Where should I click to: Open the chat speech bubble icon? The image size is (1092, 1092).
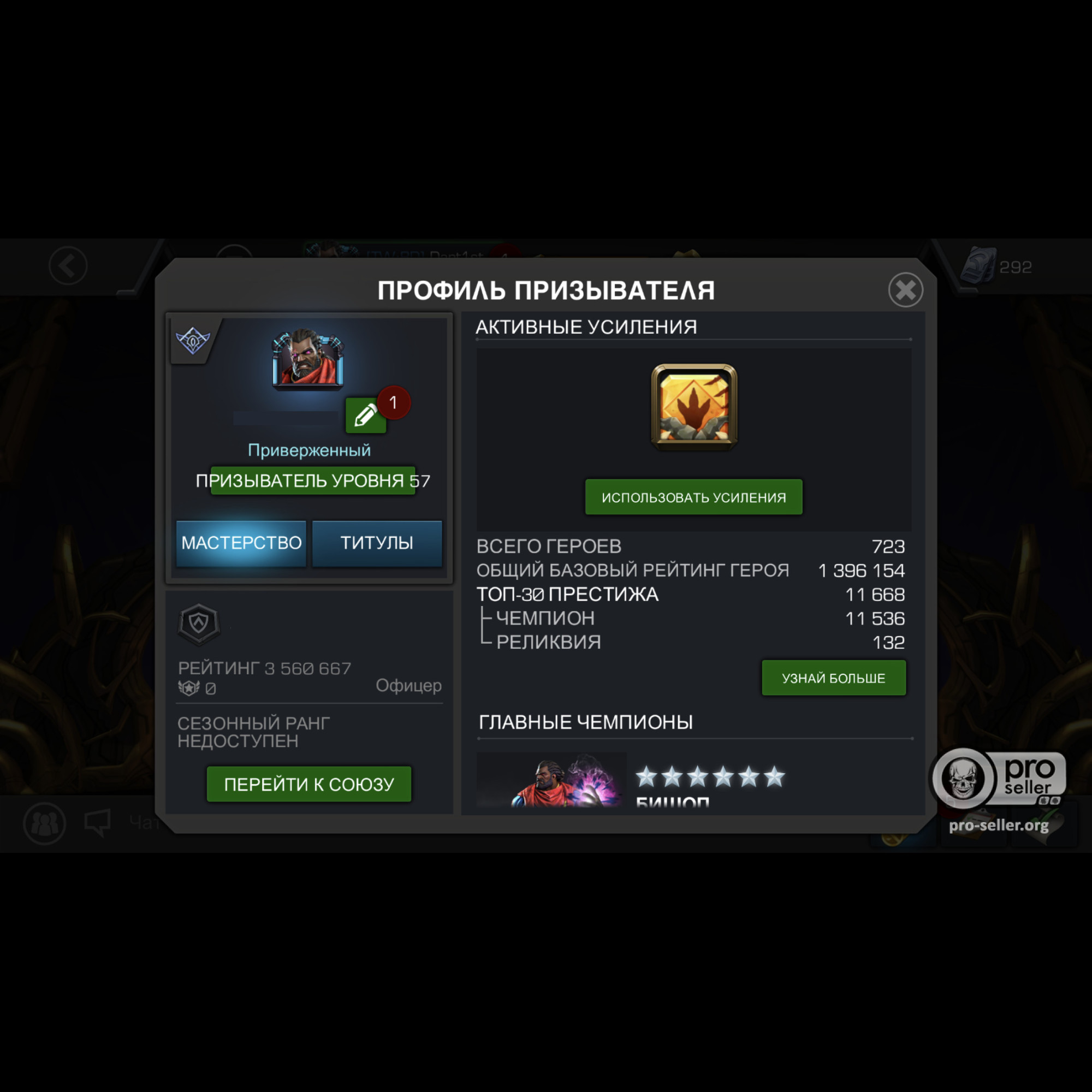(x=97, y=823)
